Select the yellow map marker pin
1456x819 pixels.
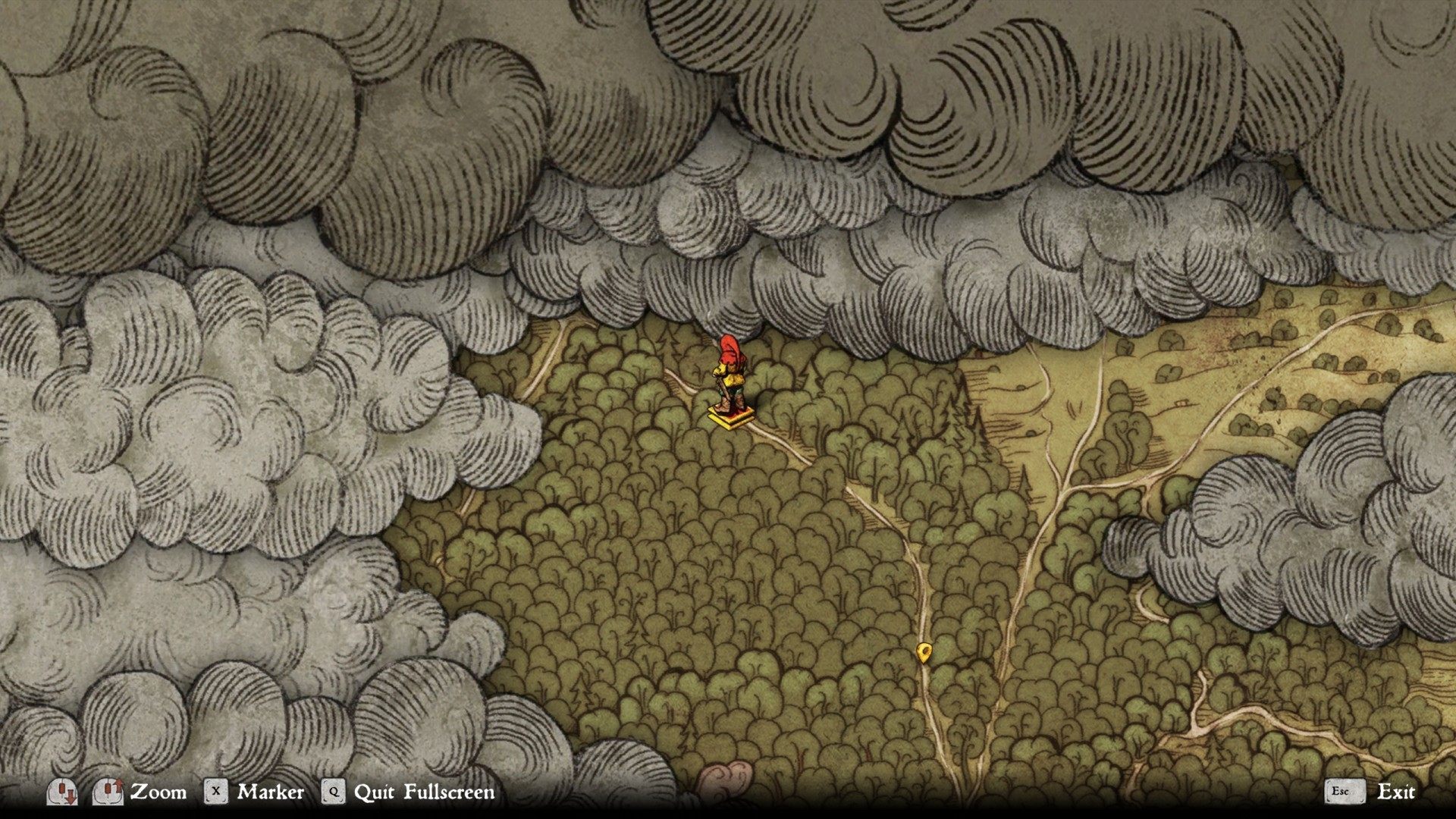point(923,651)
